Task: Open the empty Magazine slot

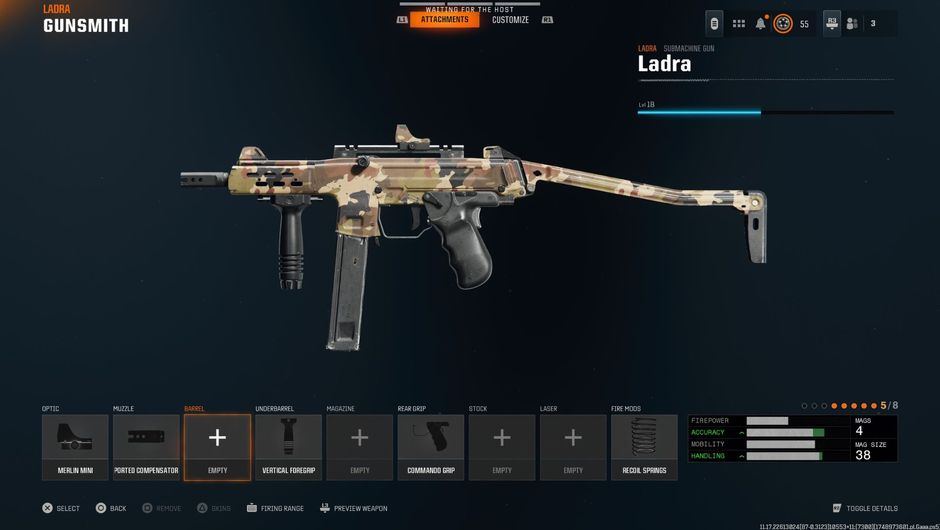Action: (359, 447)
